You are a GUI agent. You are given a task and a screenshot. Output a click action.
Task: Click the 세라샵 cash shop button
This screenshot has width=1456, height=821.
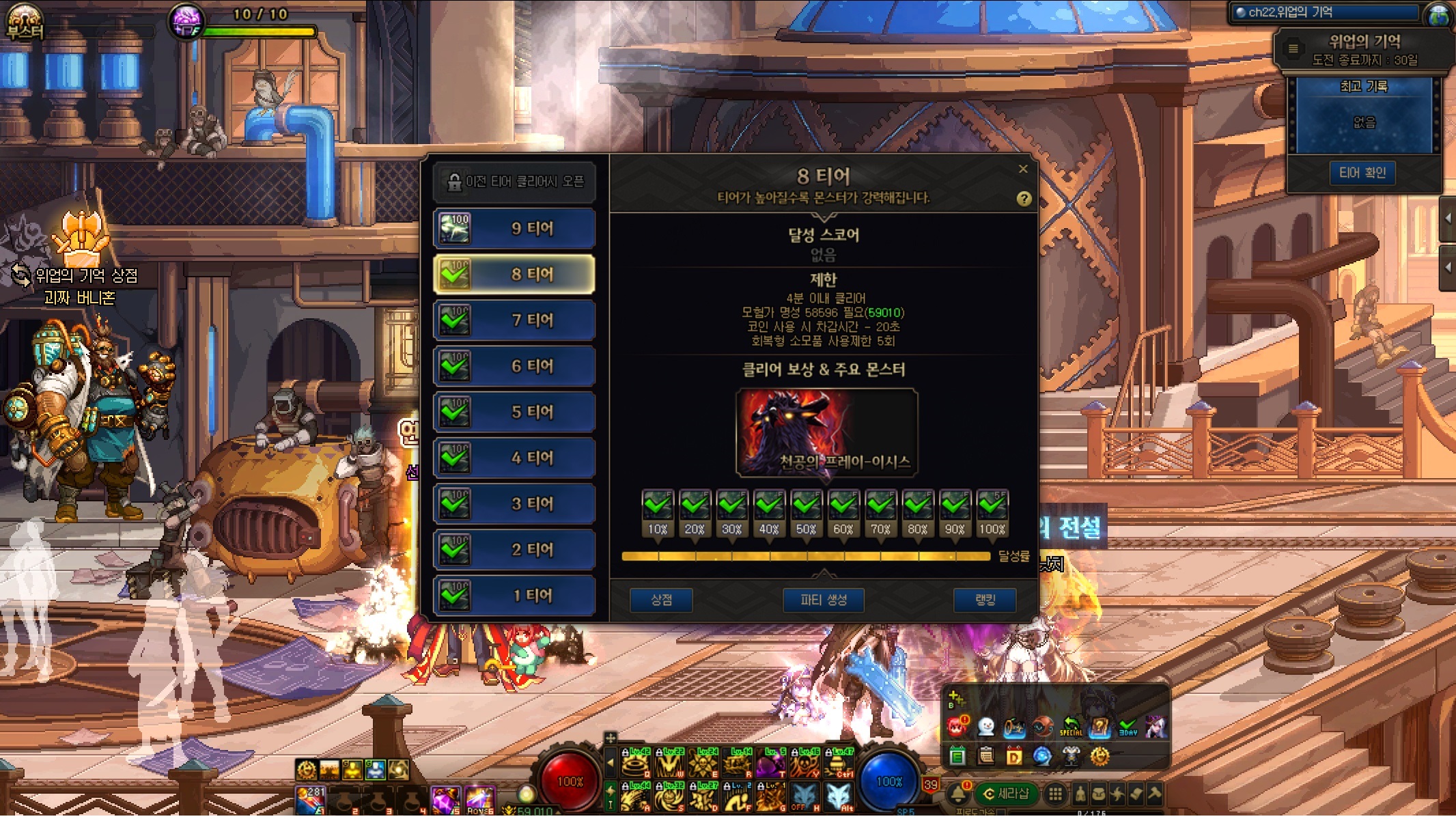point(1006,794)
